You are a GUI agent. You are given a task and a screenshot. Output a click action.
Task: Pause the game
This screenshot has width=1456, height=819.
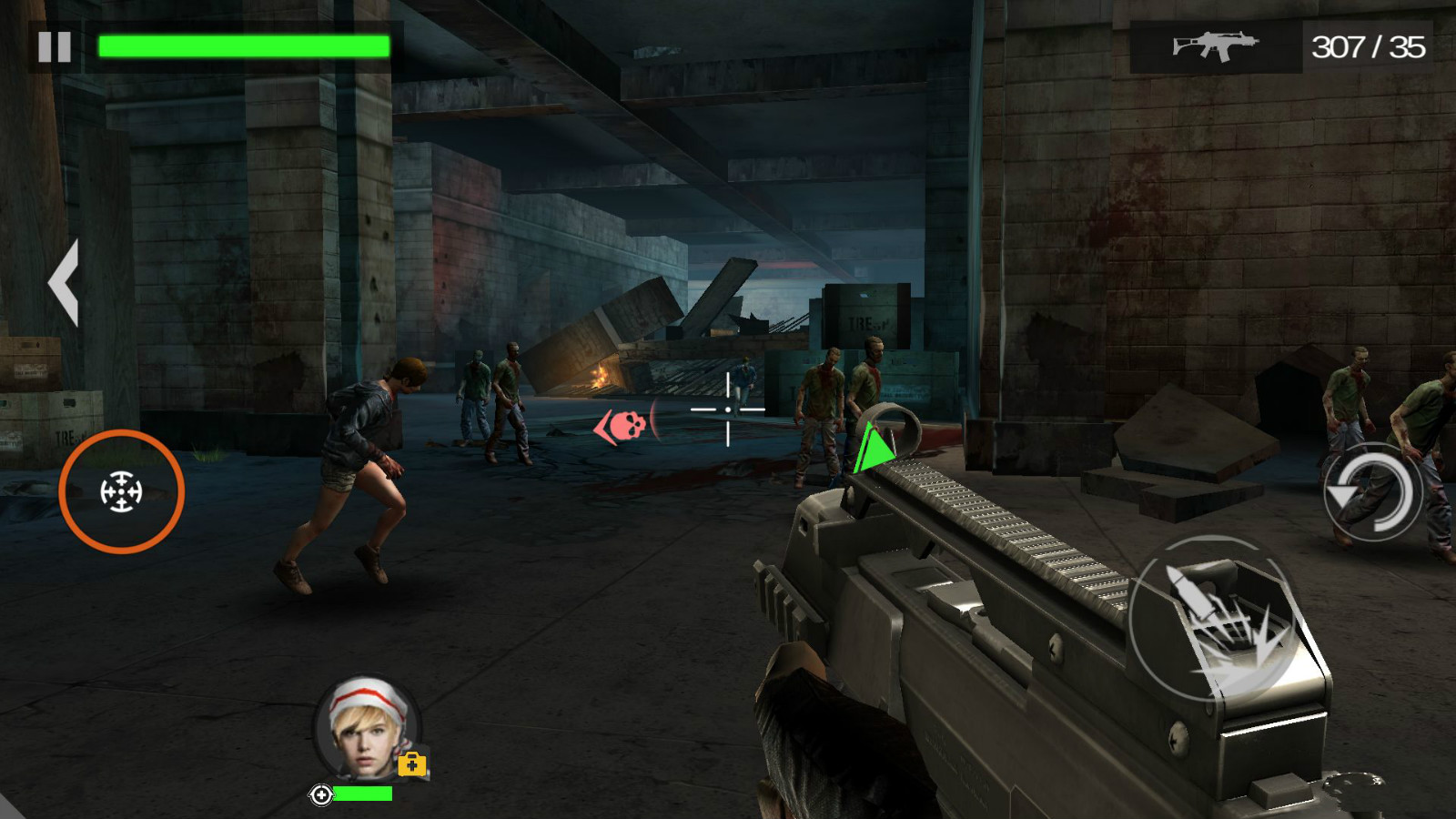(55, 46)
